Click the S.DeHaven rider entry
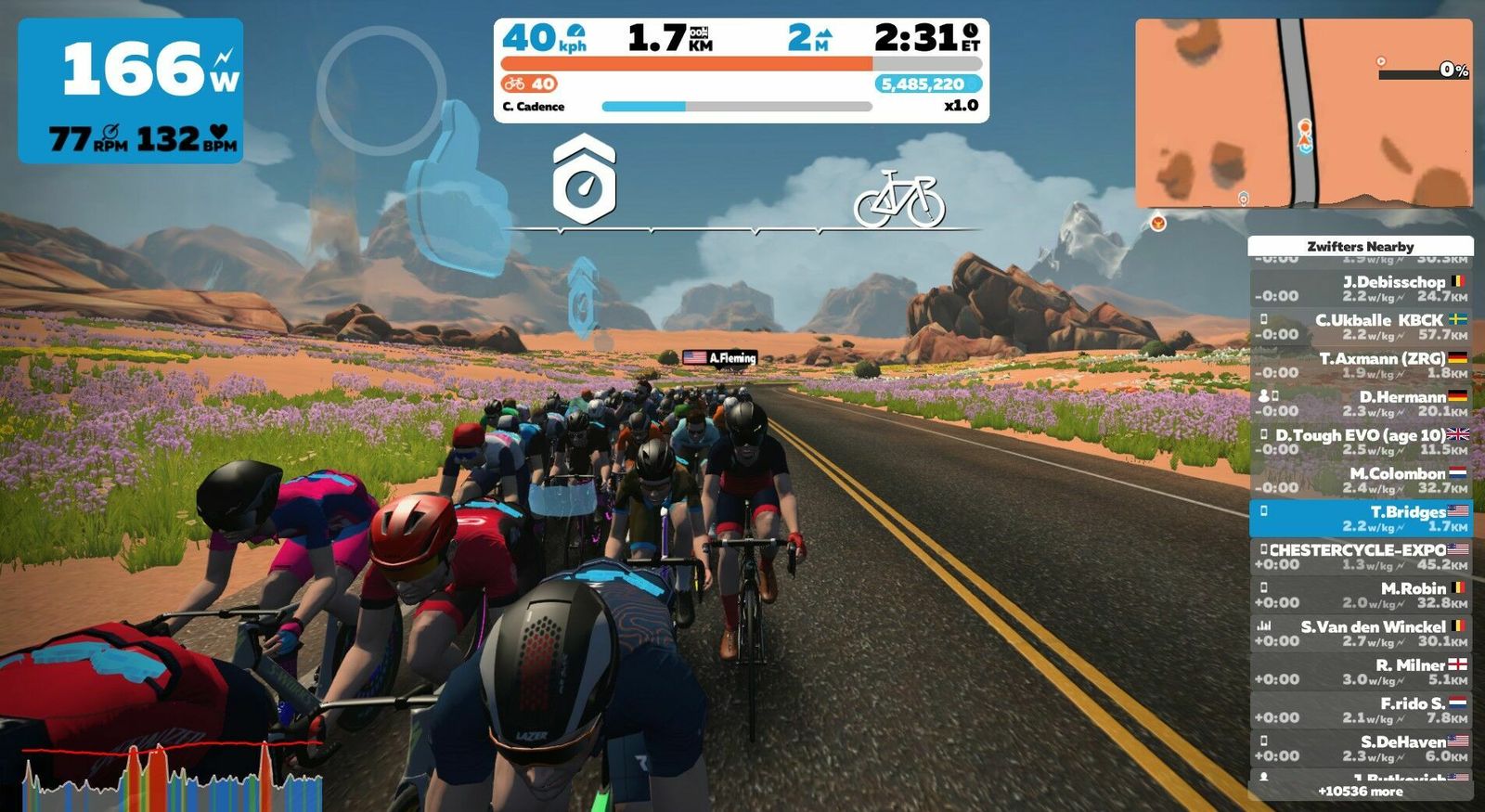This screenshot has height=812, width=1485. pos(1361,748)
